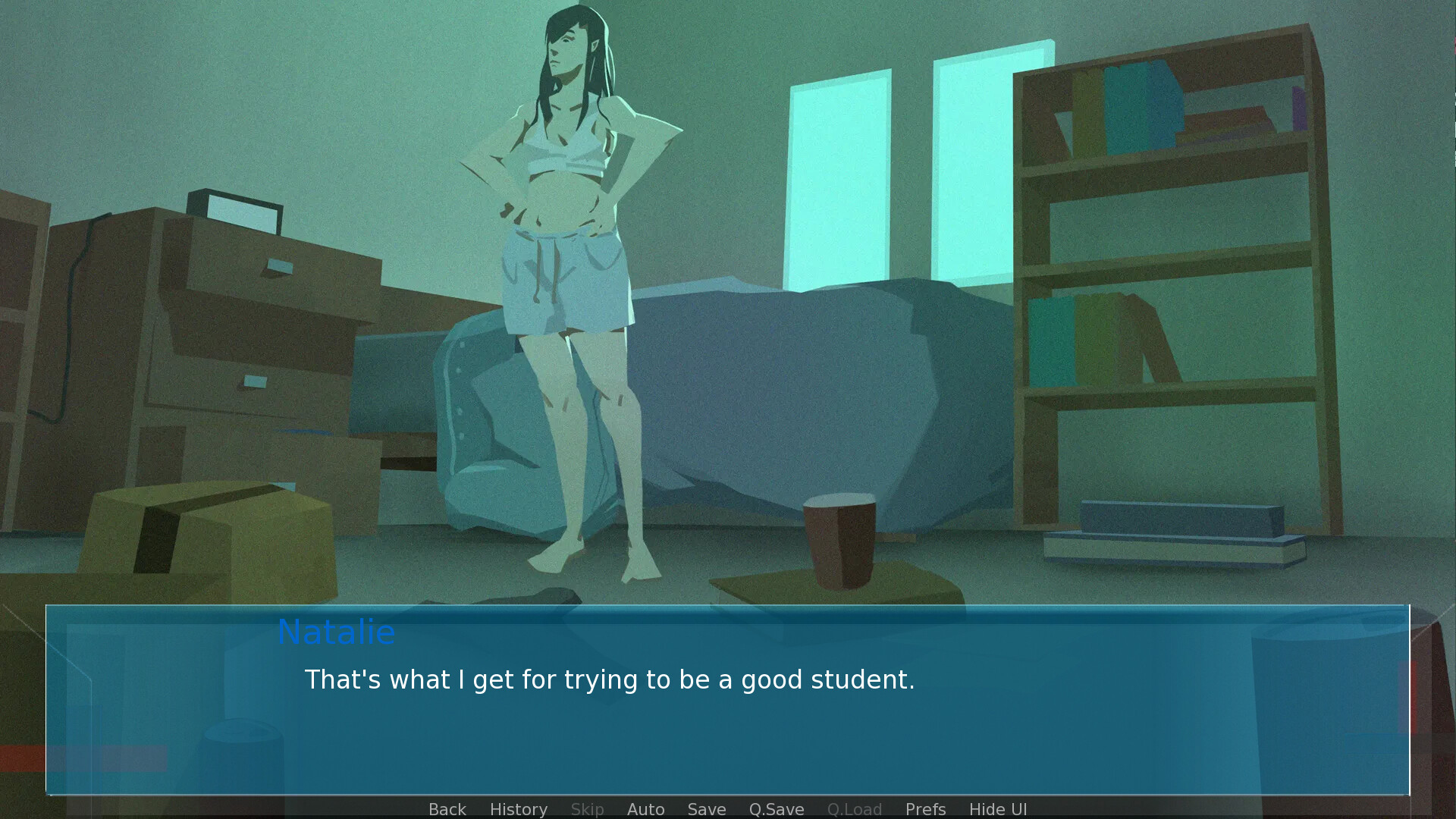Click the Q.Load quick load button
The width and height of the screenshot is (1456, 819).
pos(854,809)
